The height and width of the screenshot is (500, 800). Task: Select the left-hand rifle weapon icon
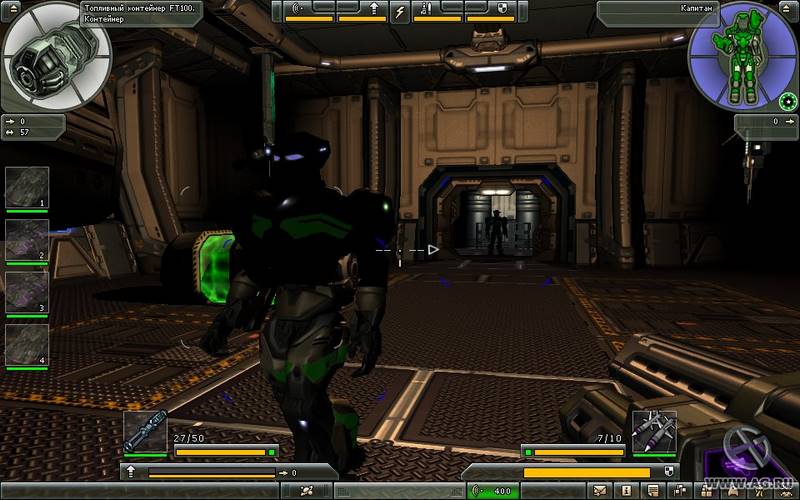[x=146, y=431]
